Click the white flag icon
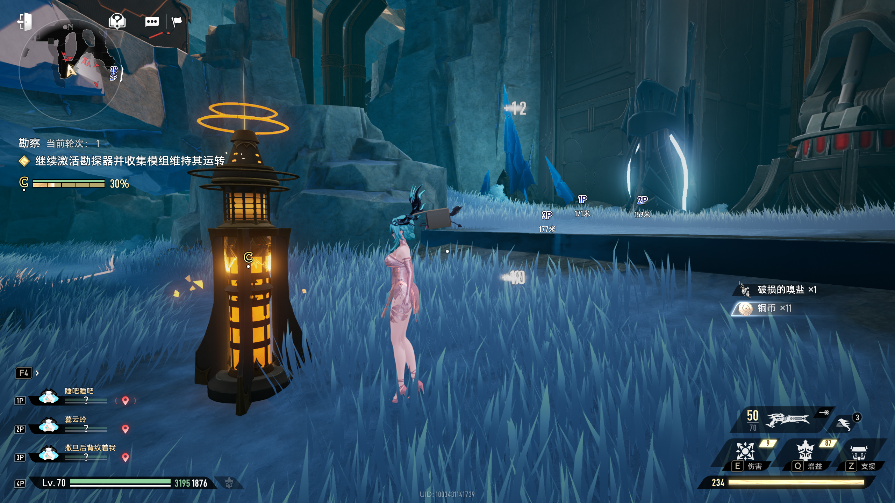 [177, 21]
